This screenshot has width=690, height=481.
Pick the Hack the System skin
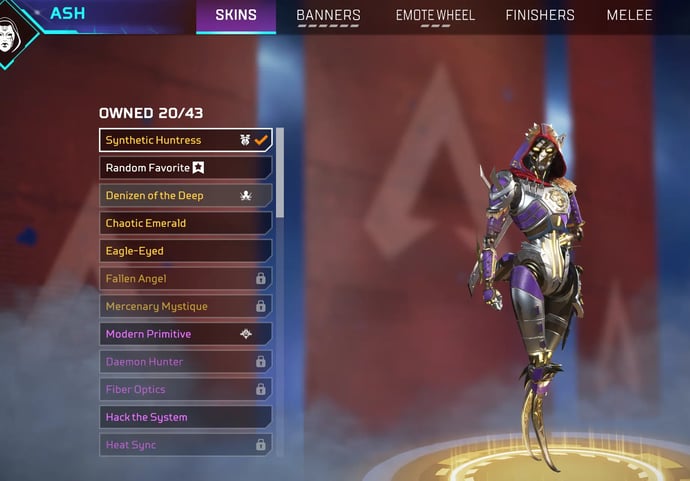point(185,417)
